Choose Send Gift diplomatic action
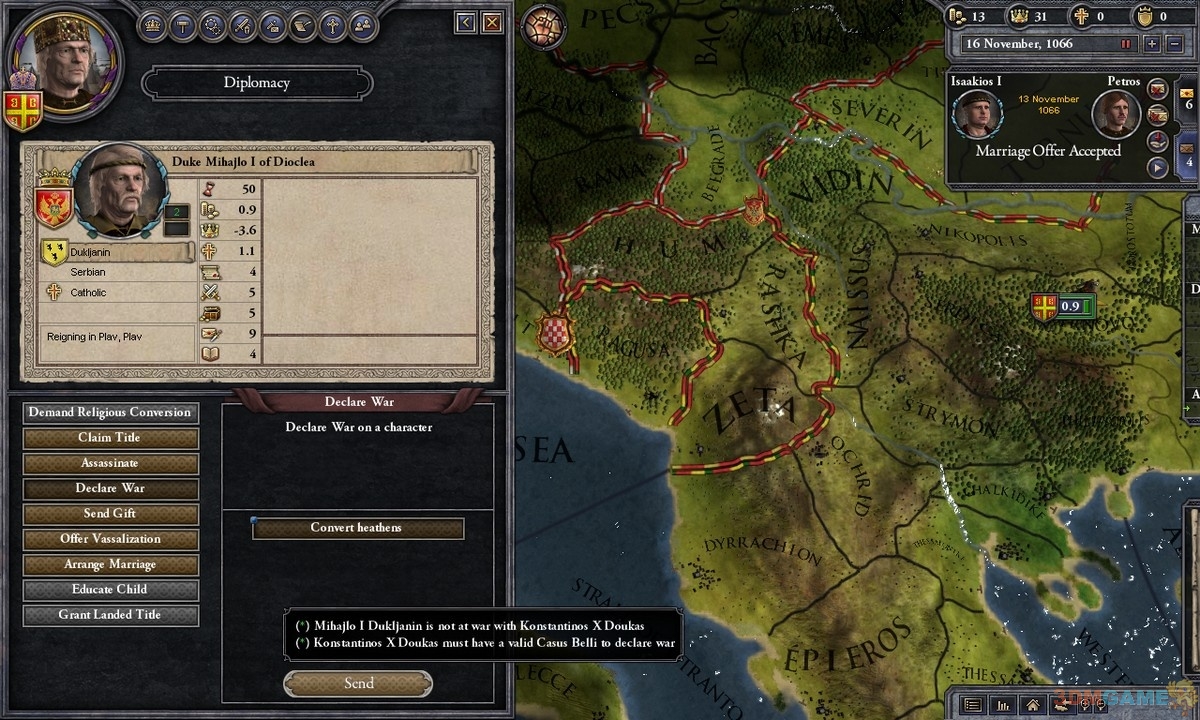Viewport: 1200px width, 720px height. pyautogui.click(x=110, y=514)
